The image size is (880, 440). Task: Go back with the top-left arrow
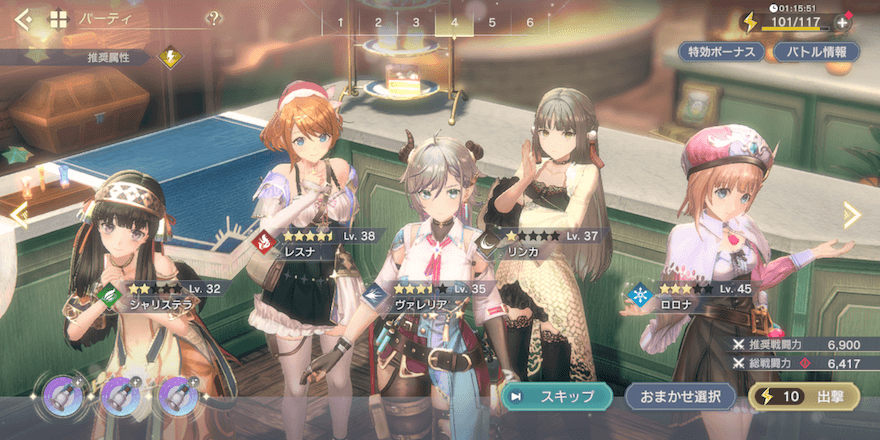click(23, 18)
